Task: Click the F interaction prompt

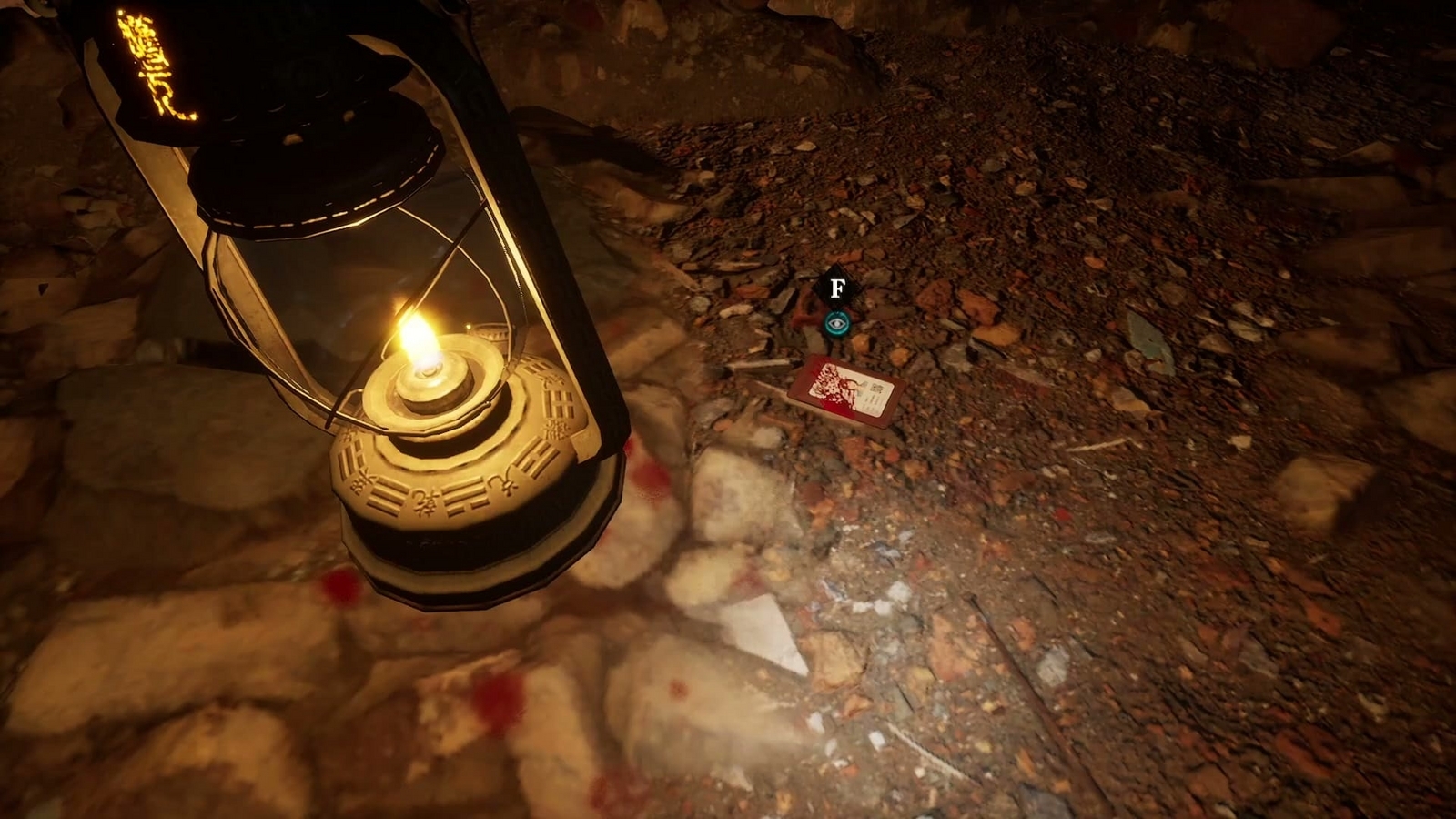Action: pyautogui.click(x=837, y=288)
